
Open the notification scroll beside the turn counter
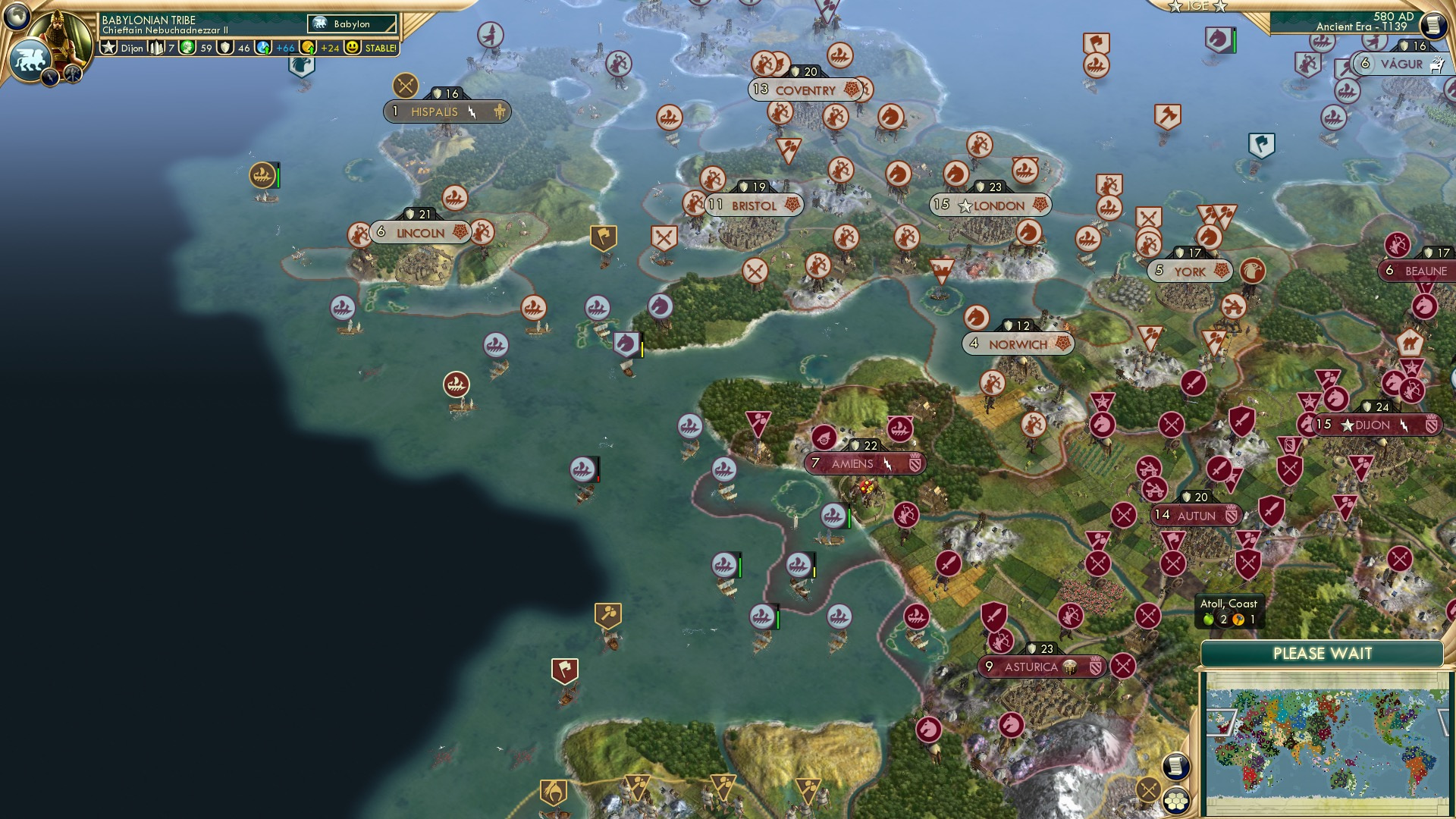[1433, 25]
